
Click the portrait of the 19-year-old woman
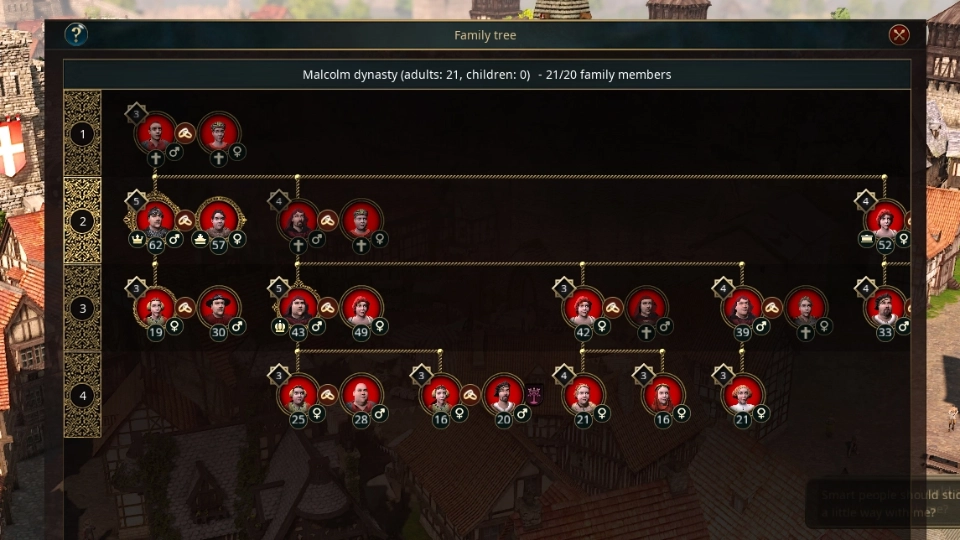coord(155,307)
